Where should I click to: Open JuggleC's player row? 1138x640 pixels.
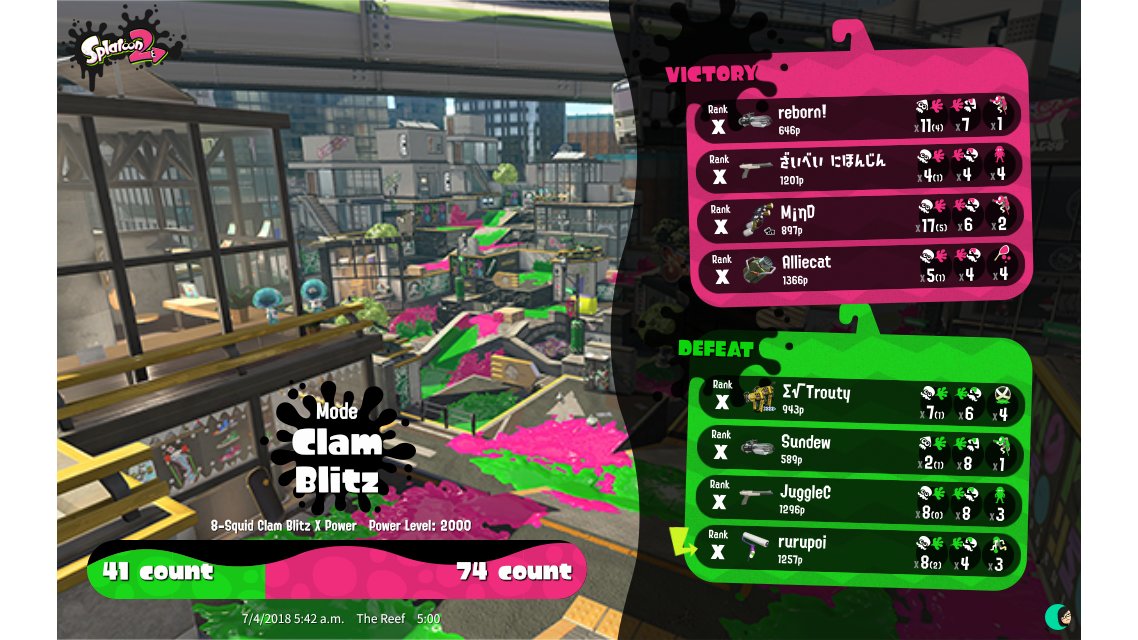coord(858,500)
